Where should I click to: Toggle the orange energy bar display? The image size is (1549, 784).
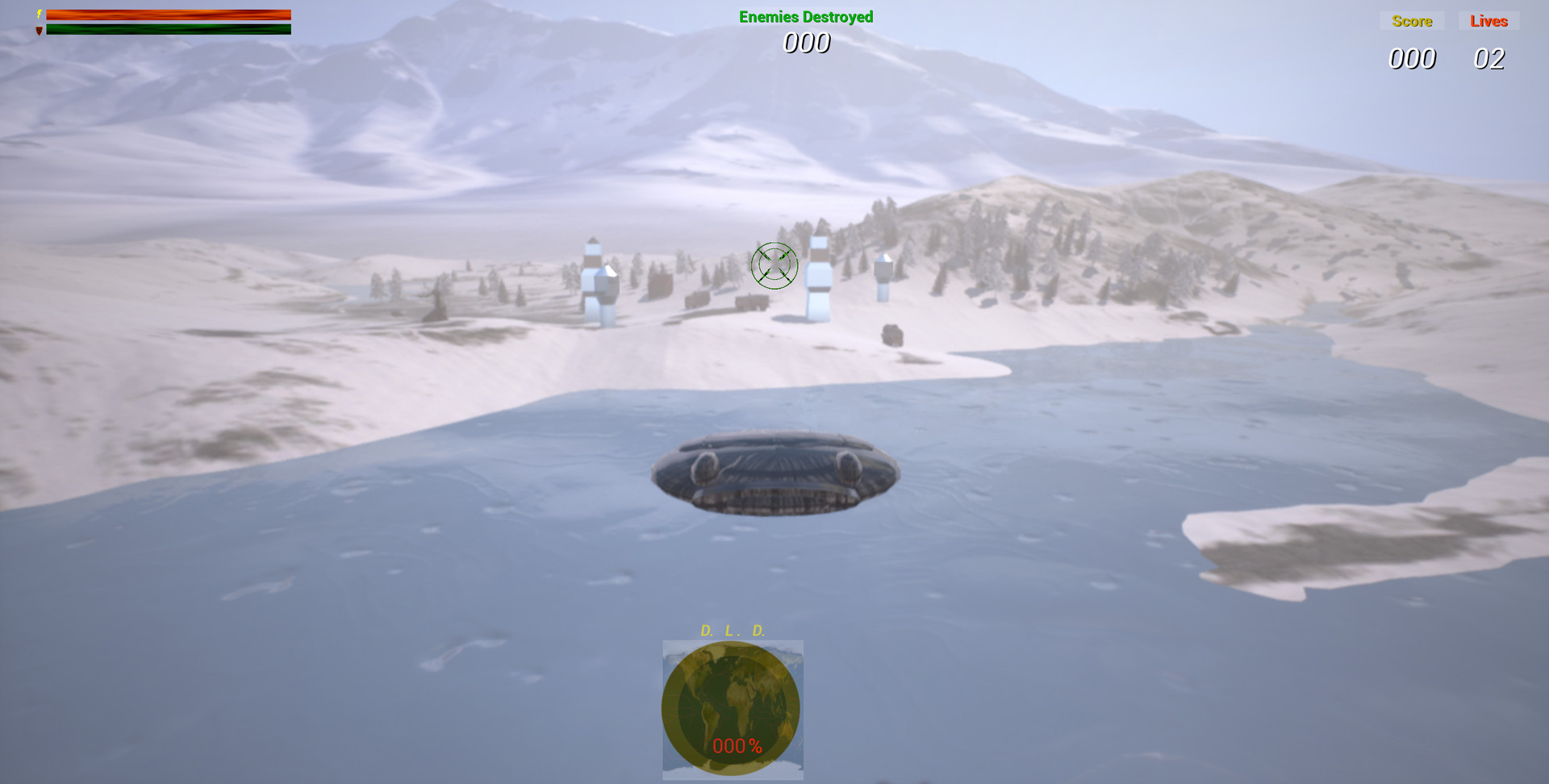pyautogui.click(x=169, y=13)
